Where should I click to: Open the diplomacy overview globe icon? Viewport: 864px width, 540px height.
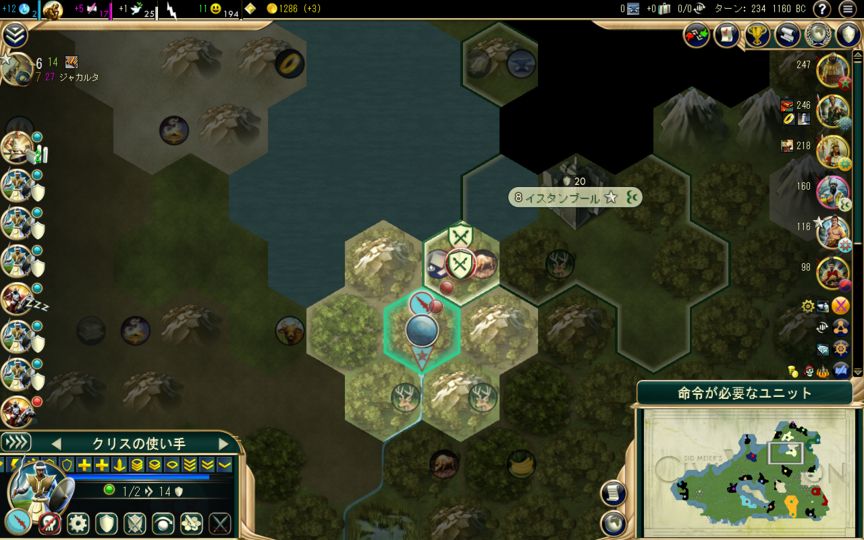point(818,36)
